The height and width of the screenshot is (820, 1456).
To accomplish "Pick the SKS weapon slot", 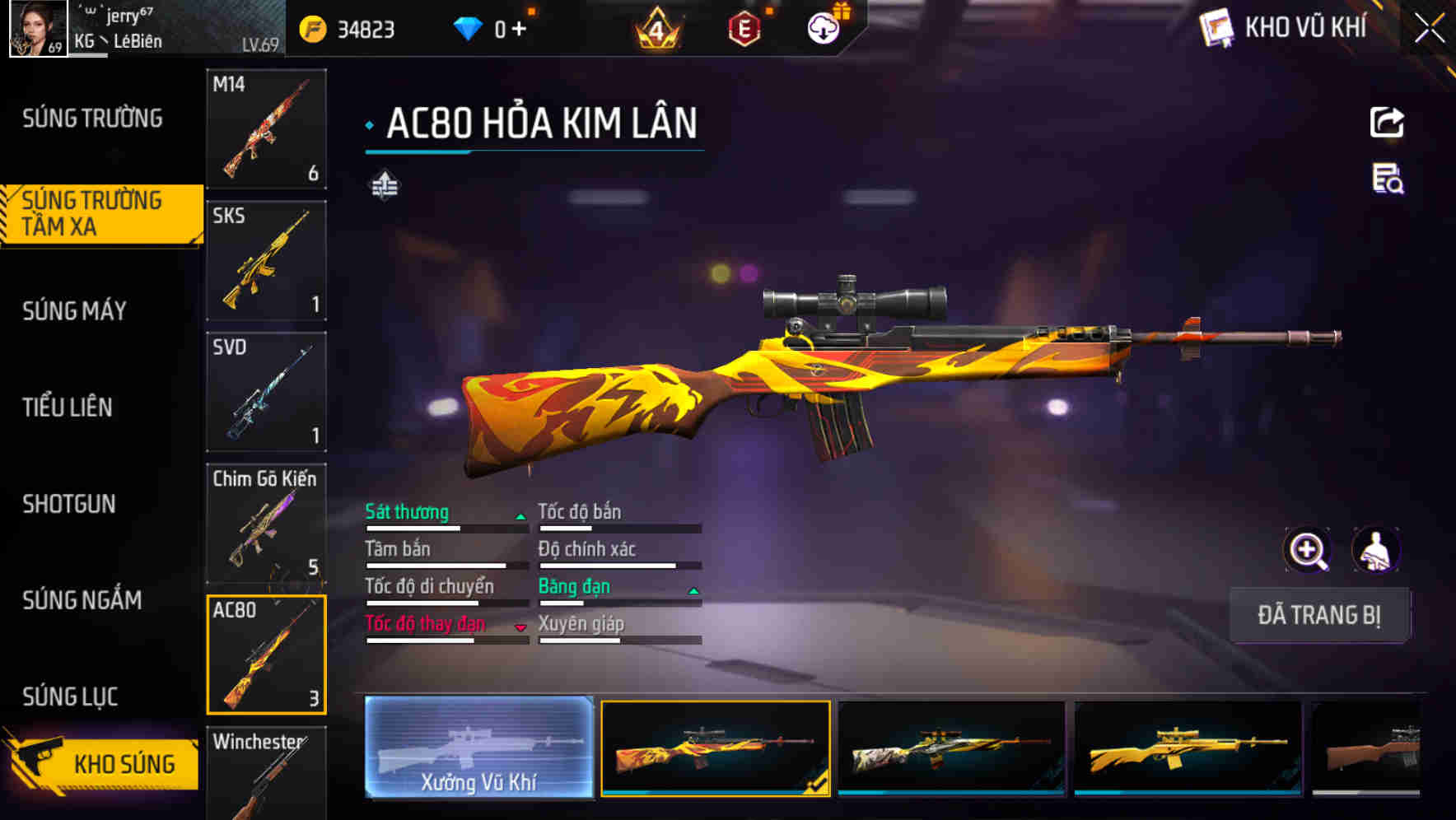I will pos(266,260).
